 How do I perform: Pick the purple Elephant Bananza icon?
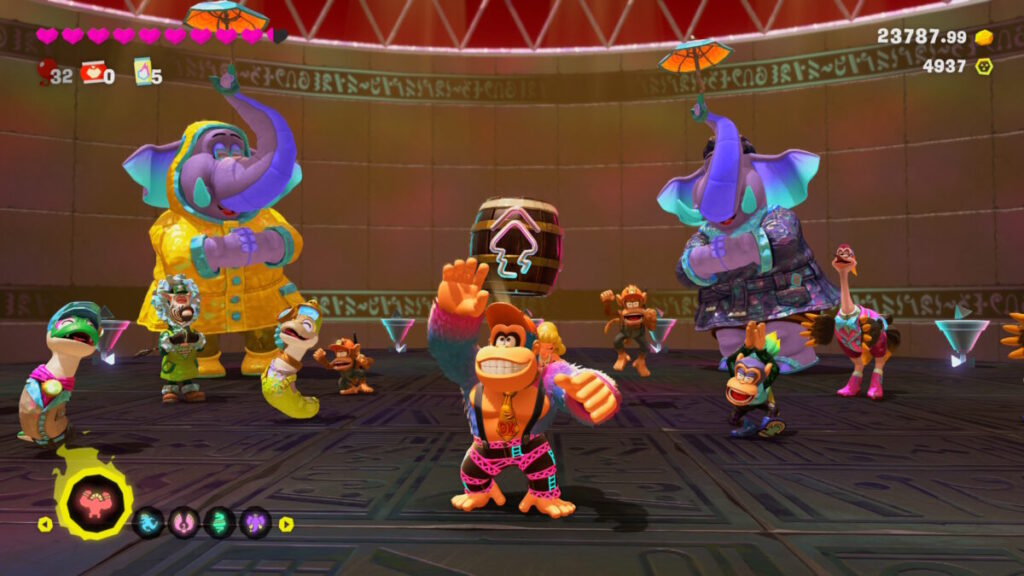click(256, 522)
